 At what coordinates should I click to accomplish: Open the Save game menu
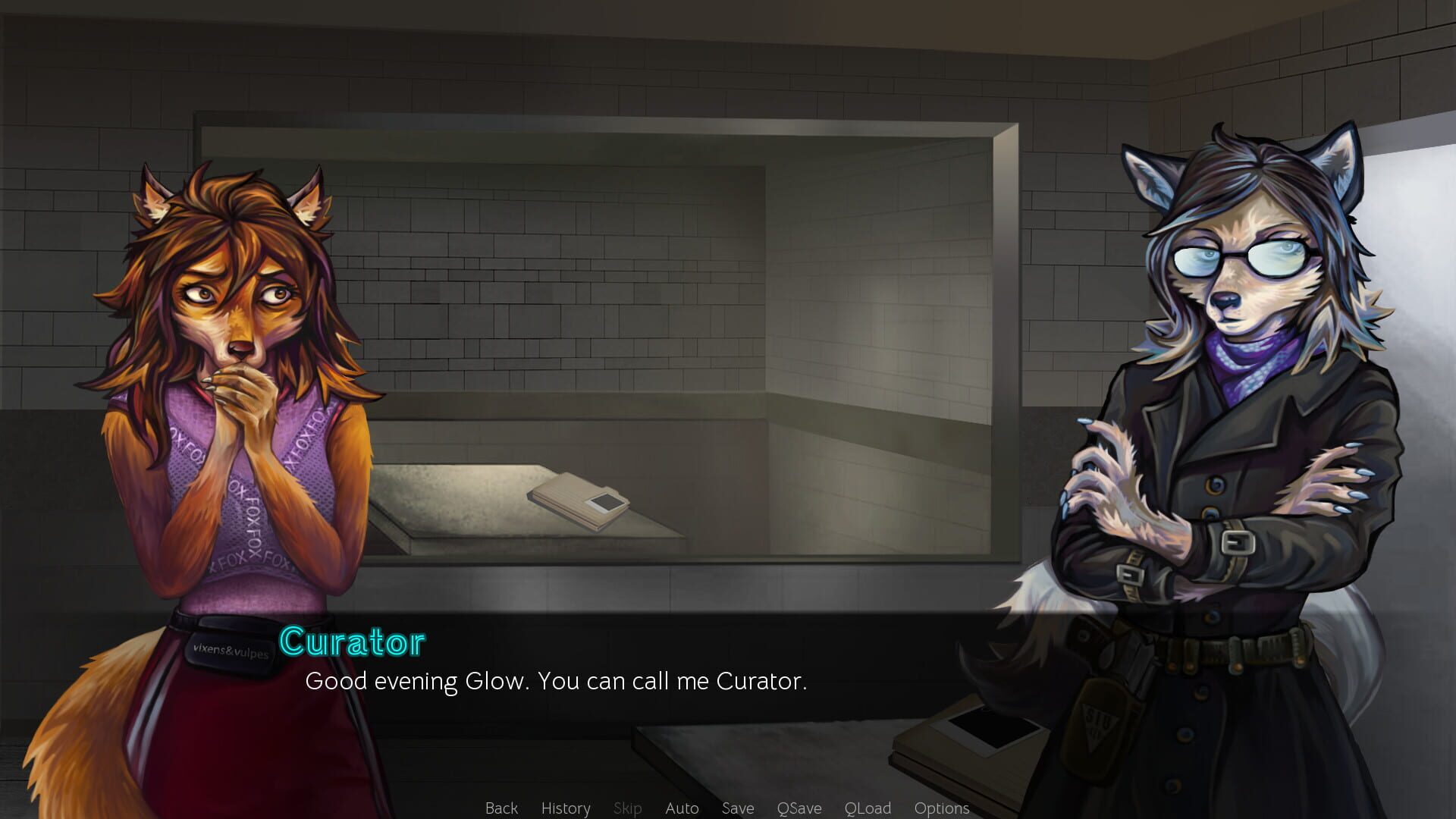738,808
